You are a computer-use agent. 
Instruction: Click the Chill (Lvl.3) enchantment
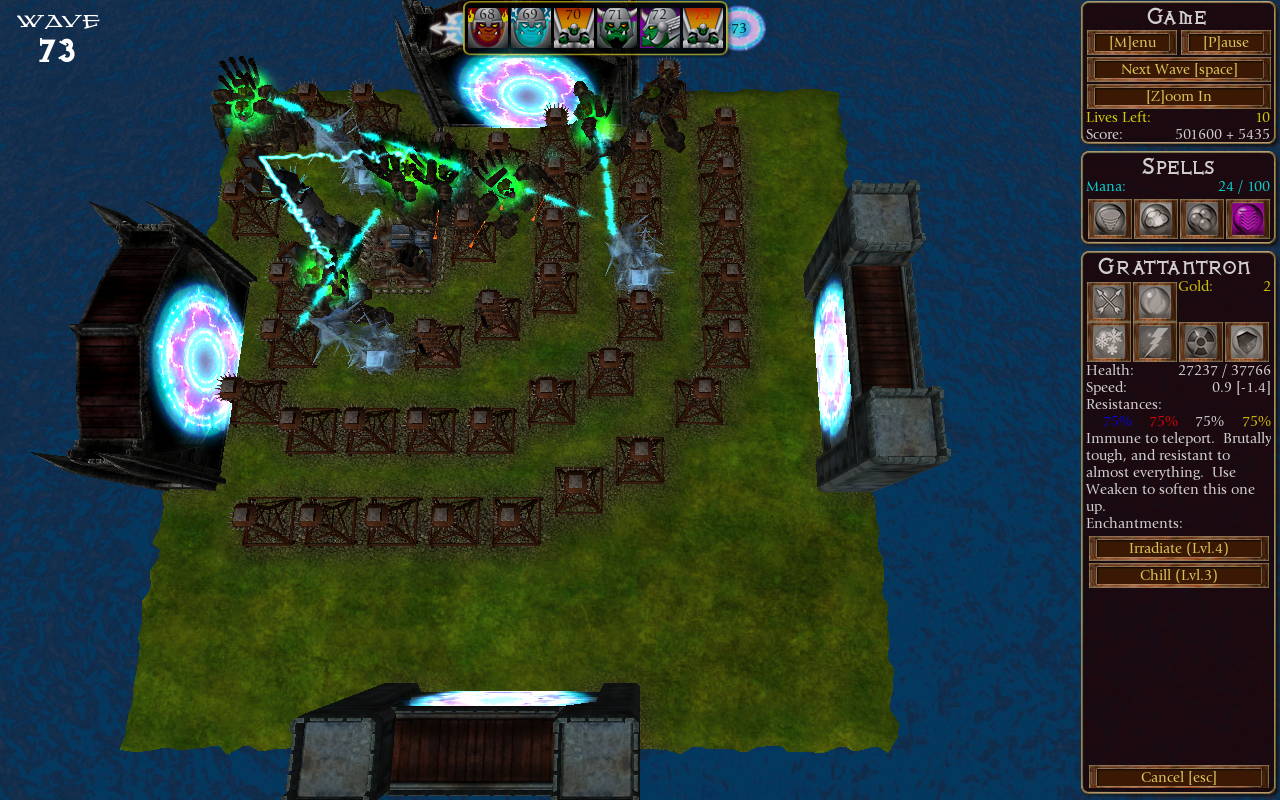[x=1178, y=575]
